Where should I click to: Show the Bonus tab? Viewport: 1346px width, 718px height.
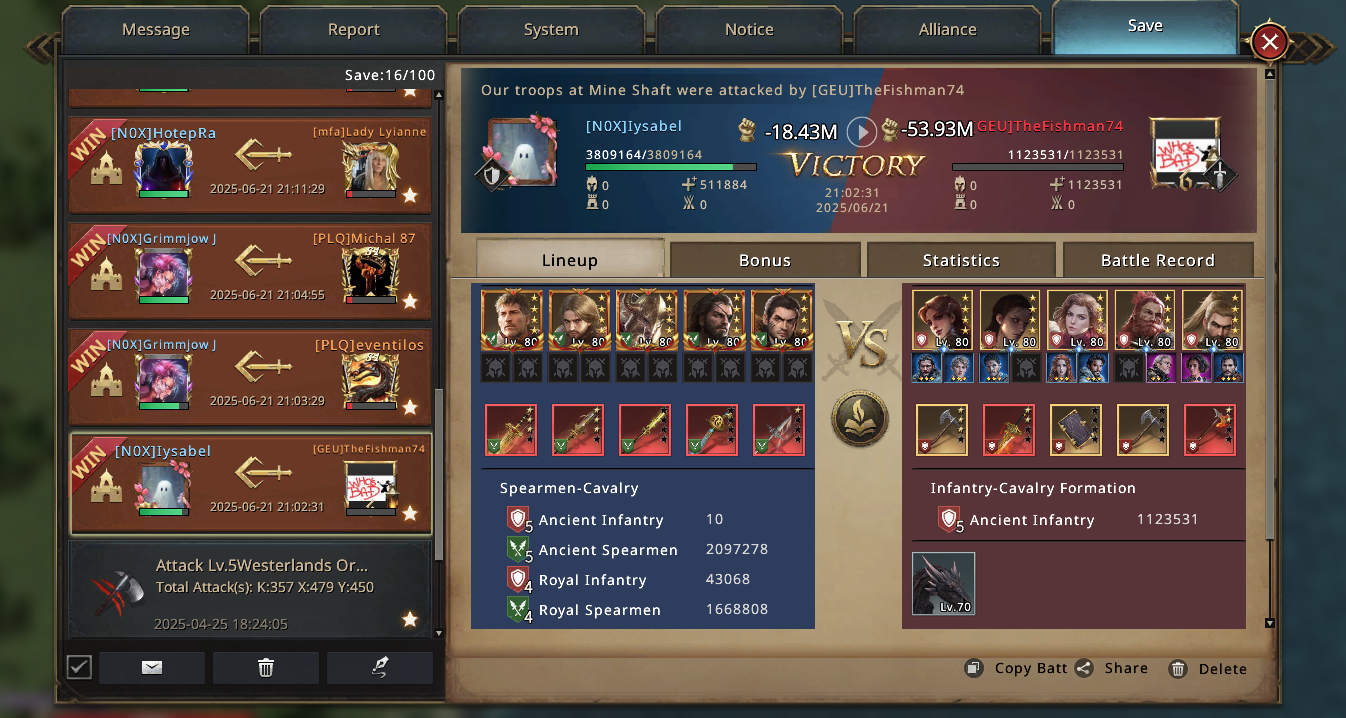pos(764,260)
